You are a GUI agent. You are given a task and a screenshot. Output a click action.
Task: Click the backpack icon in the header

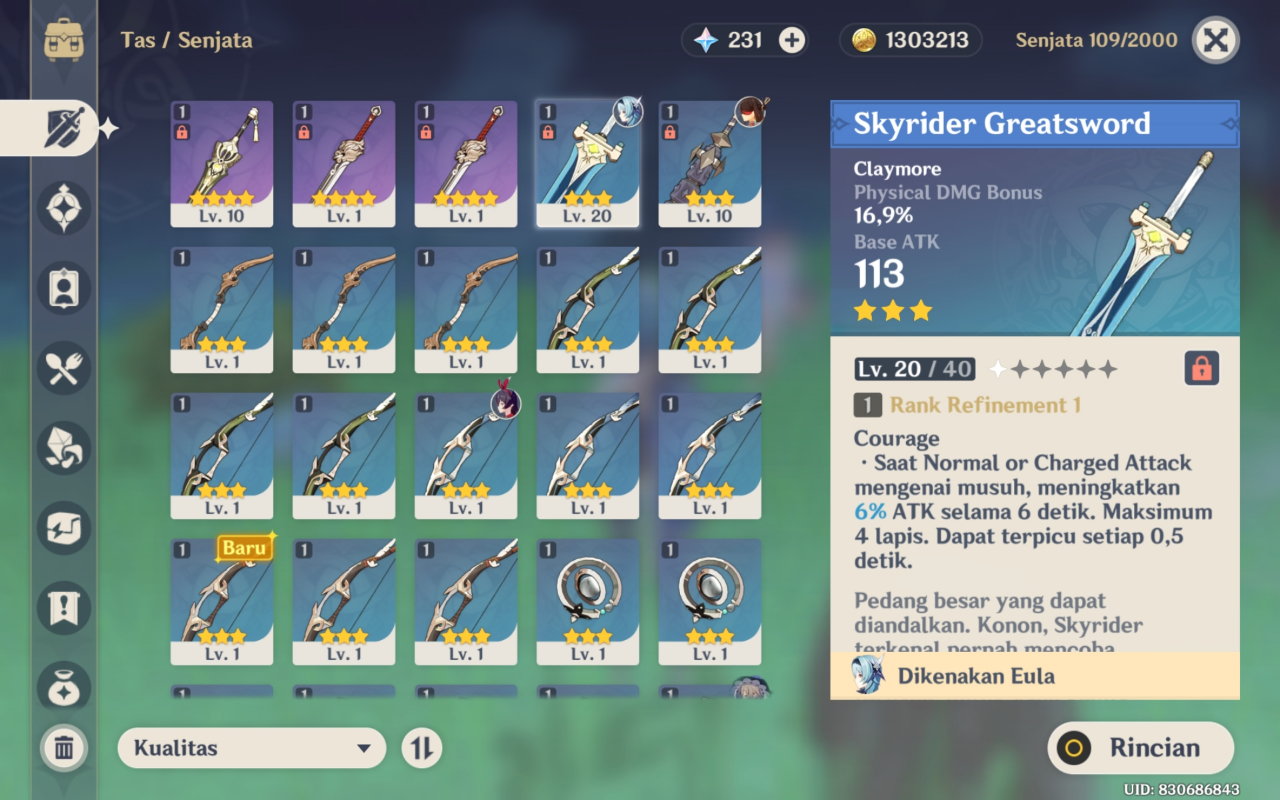tap(64, 40)
